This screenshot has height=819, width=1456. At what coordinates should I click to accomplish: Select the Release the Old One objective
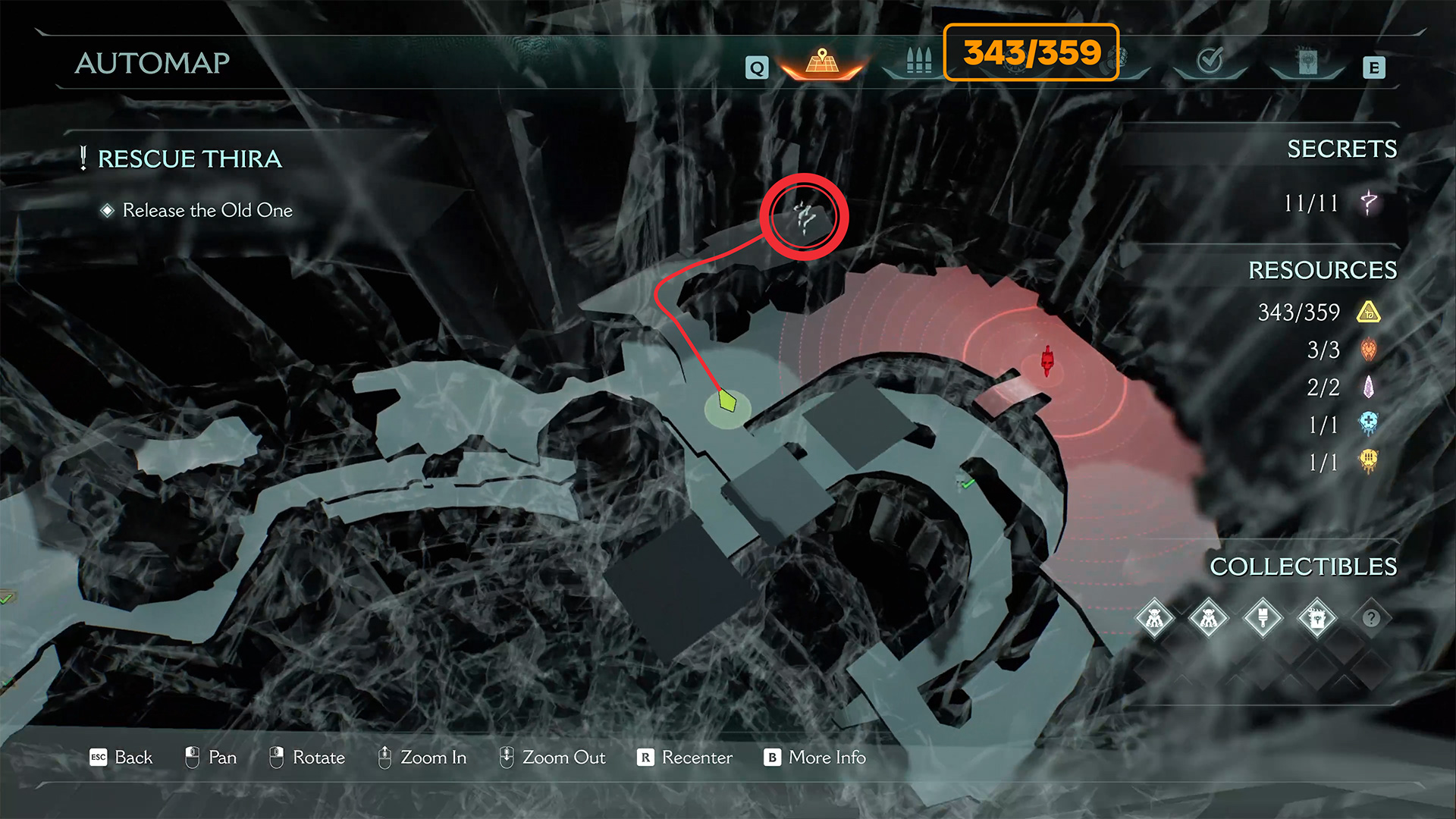click(207, 210)
